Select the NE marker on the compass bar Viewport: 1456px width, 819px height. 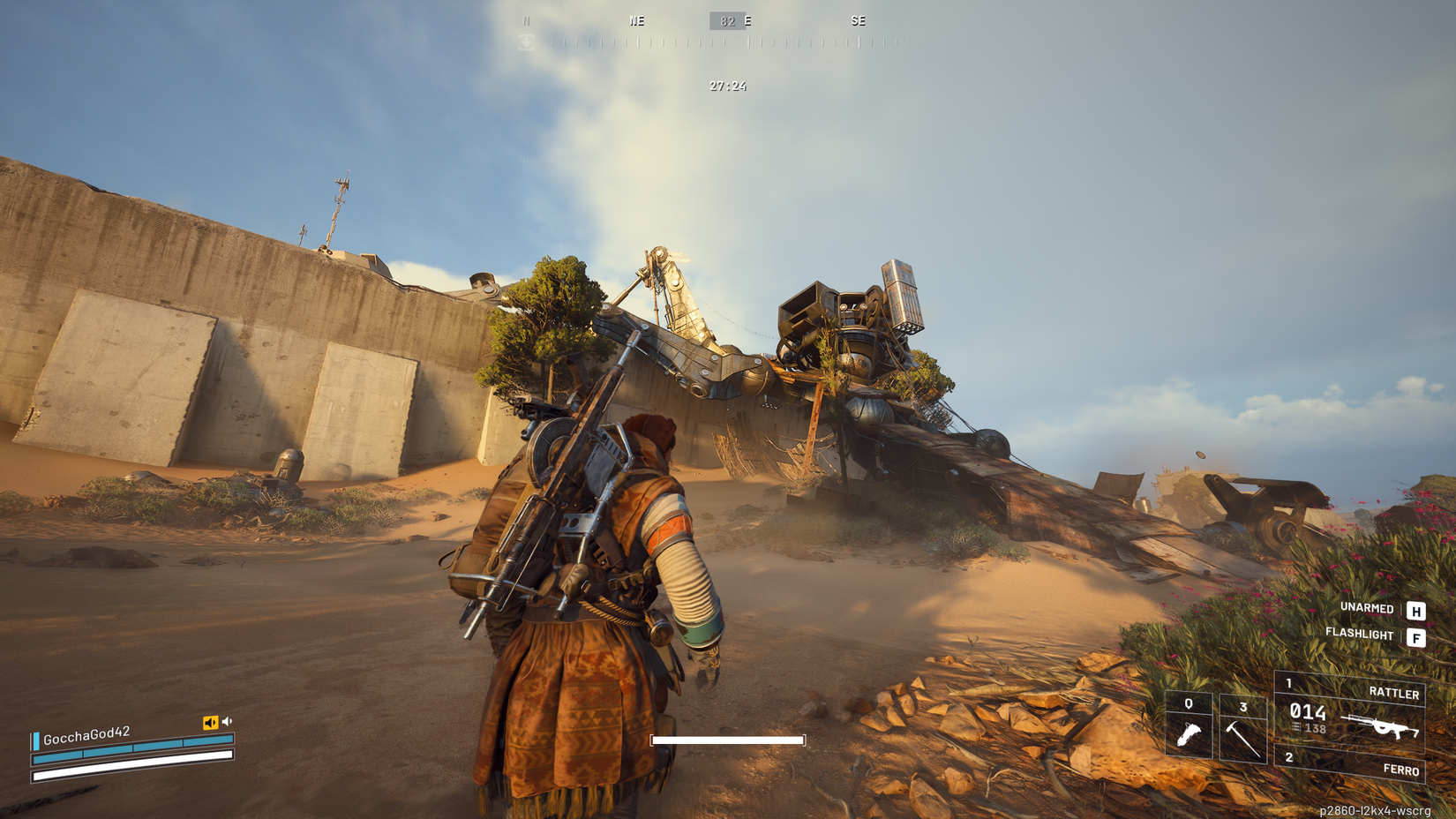click(x=636, y=20)
